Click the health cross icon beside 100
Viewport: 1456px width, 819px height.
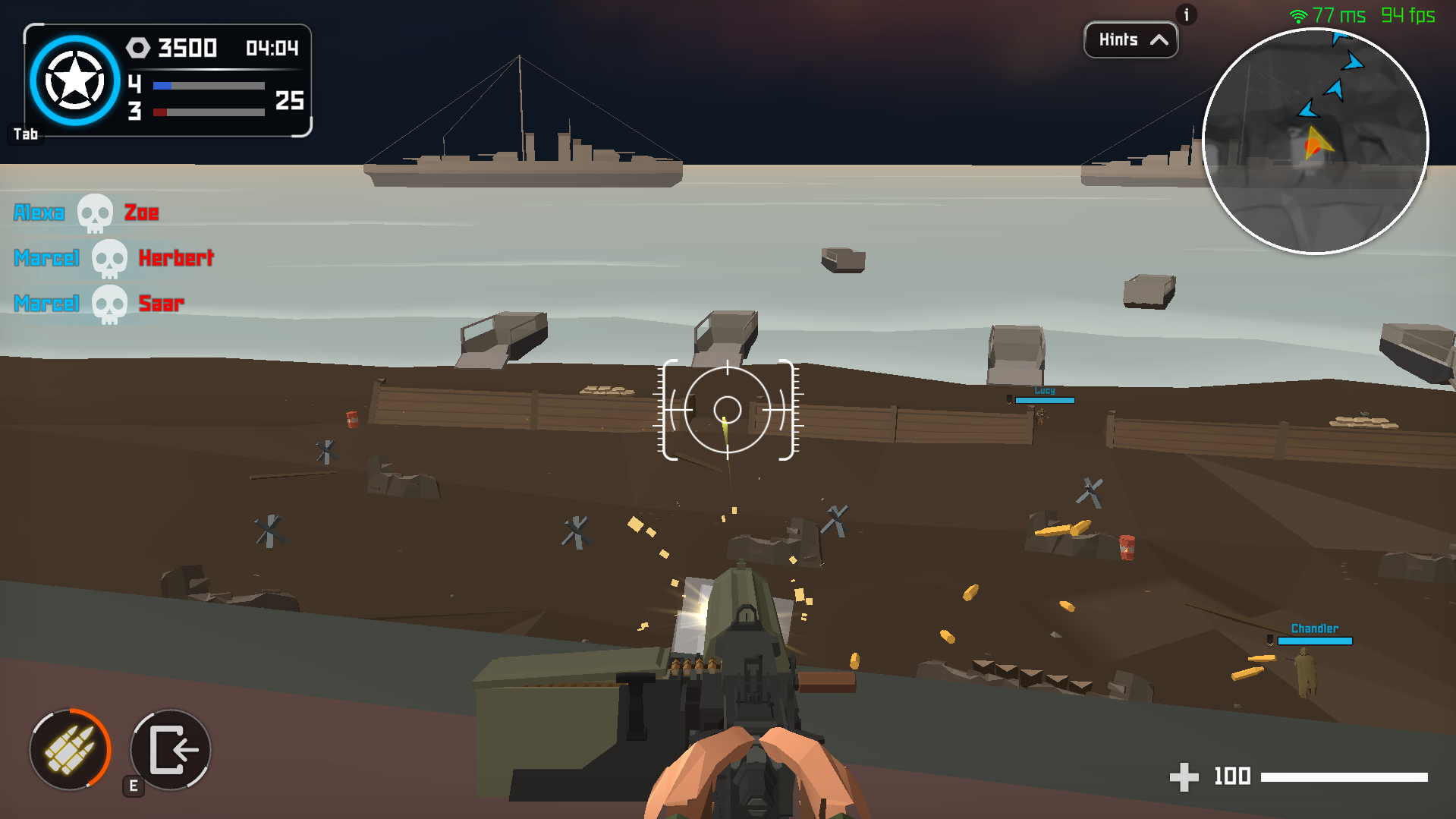[x=1184, y=776]
